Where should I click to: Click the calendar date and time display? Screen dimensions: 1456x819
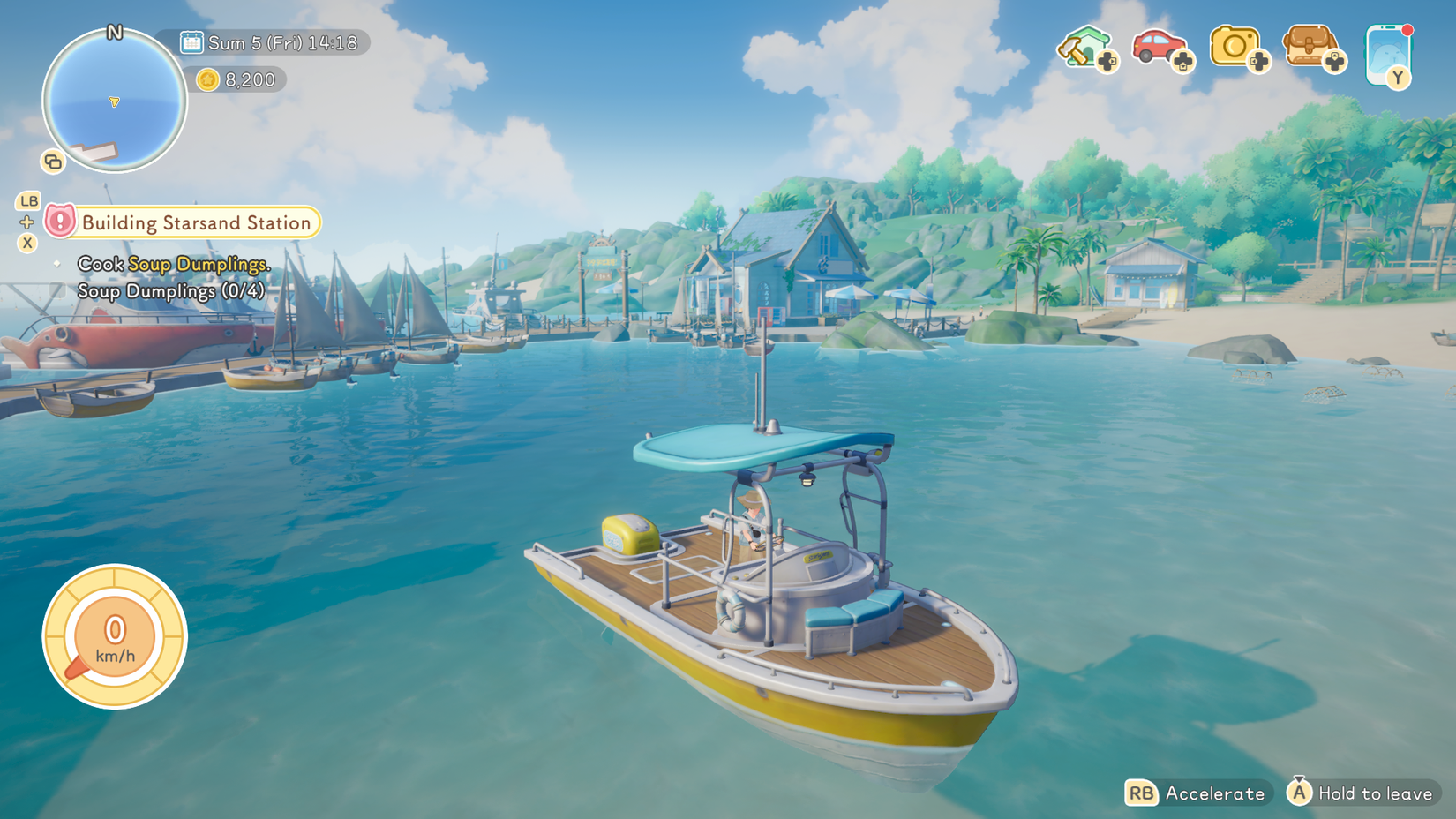pyautogui.click(x=269, y=42)
